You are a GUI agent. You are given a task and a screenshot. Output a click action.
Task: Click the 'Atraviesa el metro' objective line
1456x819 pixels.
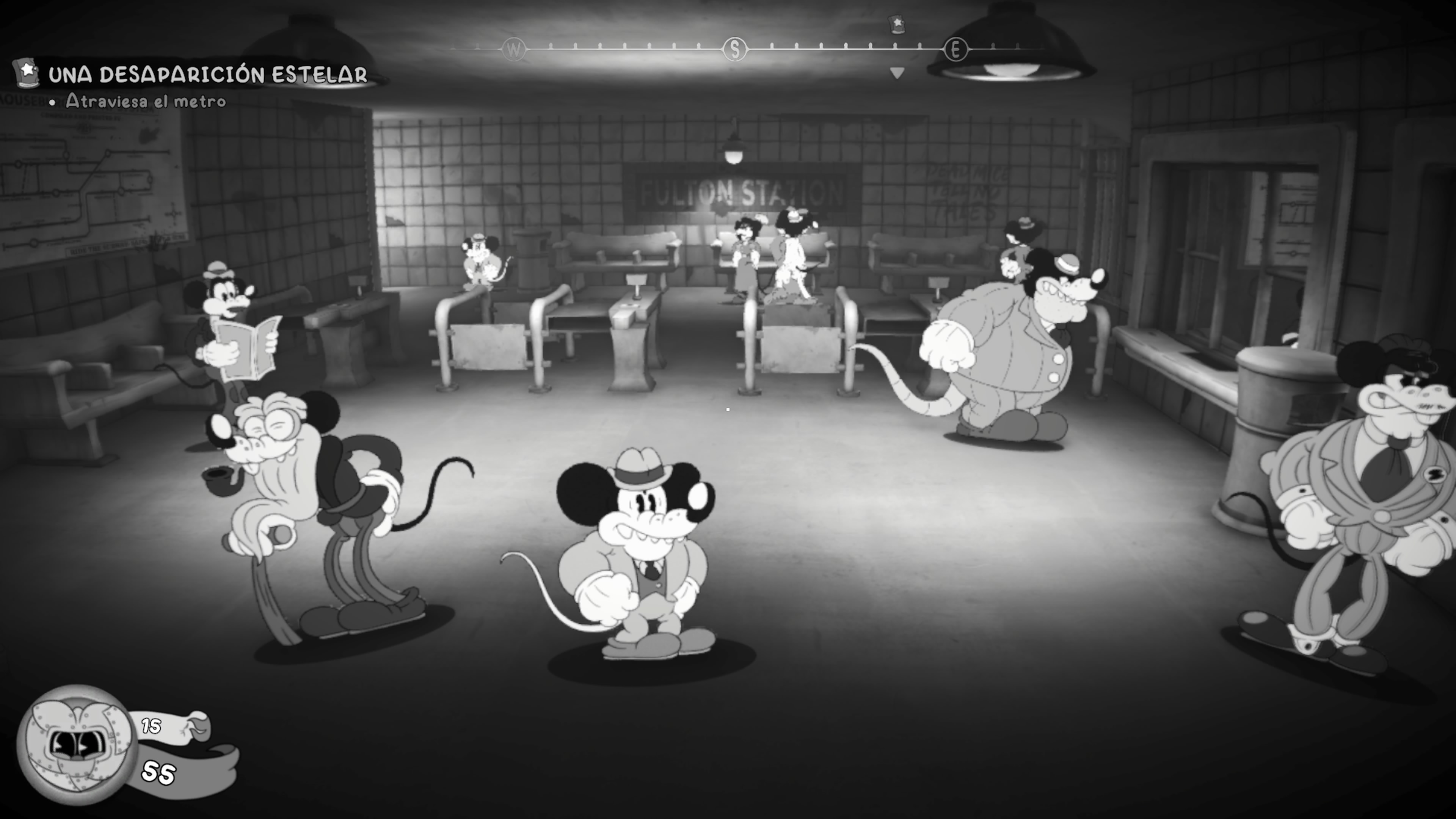[x=145, y=101]
